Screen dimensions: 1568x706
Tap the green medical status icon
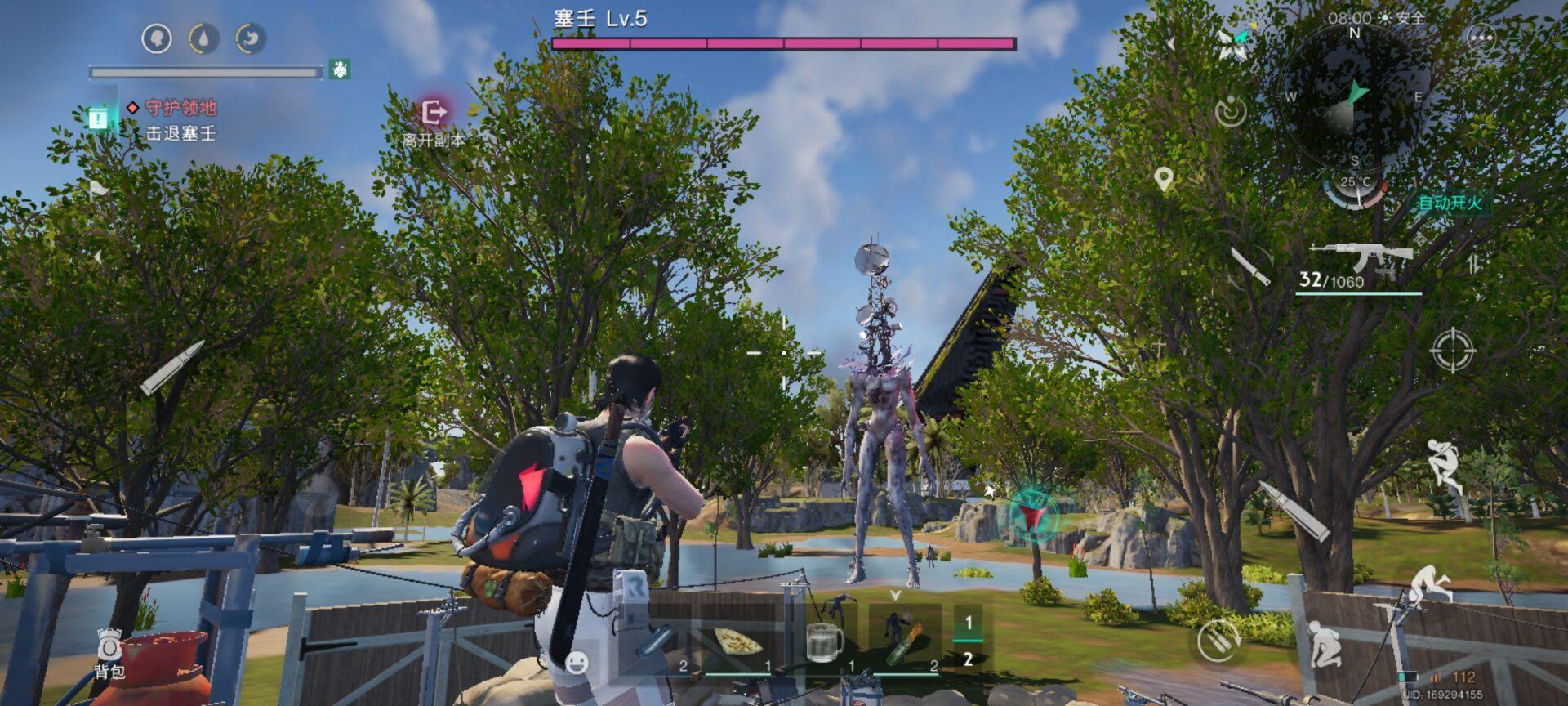pyautogui.click(x=341, y=69)
